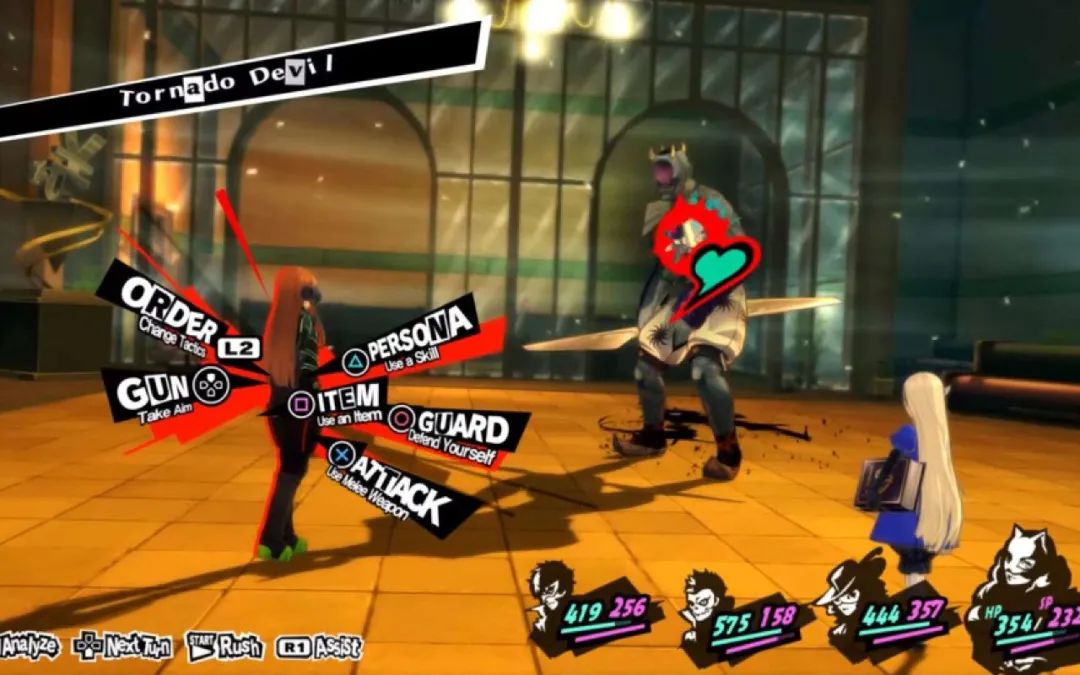Select the GUARD command
The height and width of the screenshot is (675, 1080).
461,428
